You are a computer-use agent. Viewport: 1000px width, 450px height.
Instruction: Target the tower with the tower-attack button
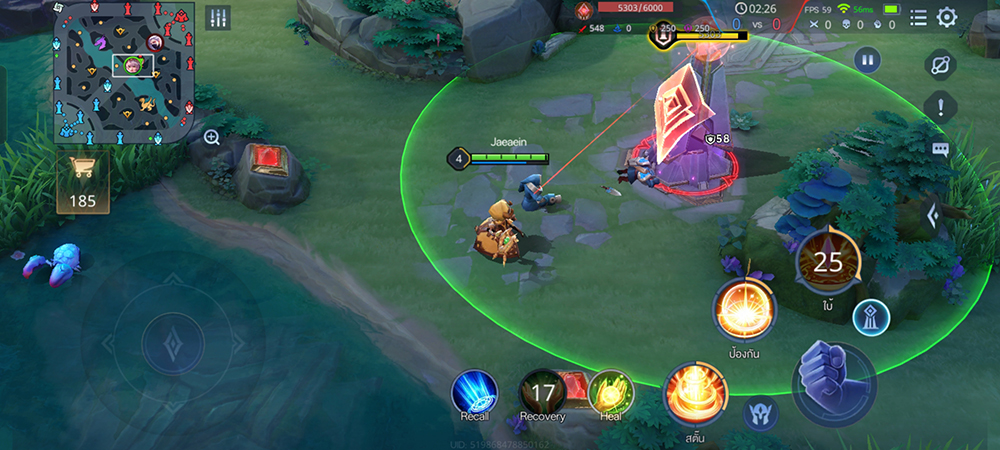[871, 318]
